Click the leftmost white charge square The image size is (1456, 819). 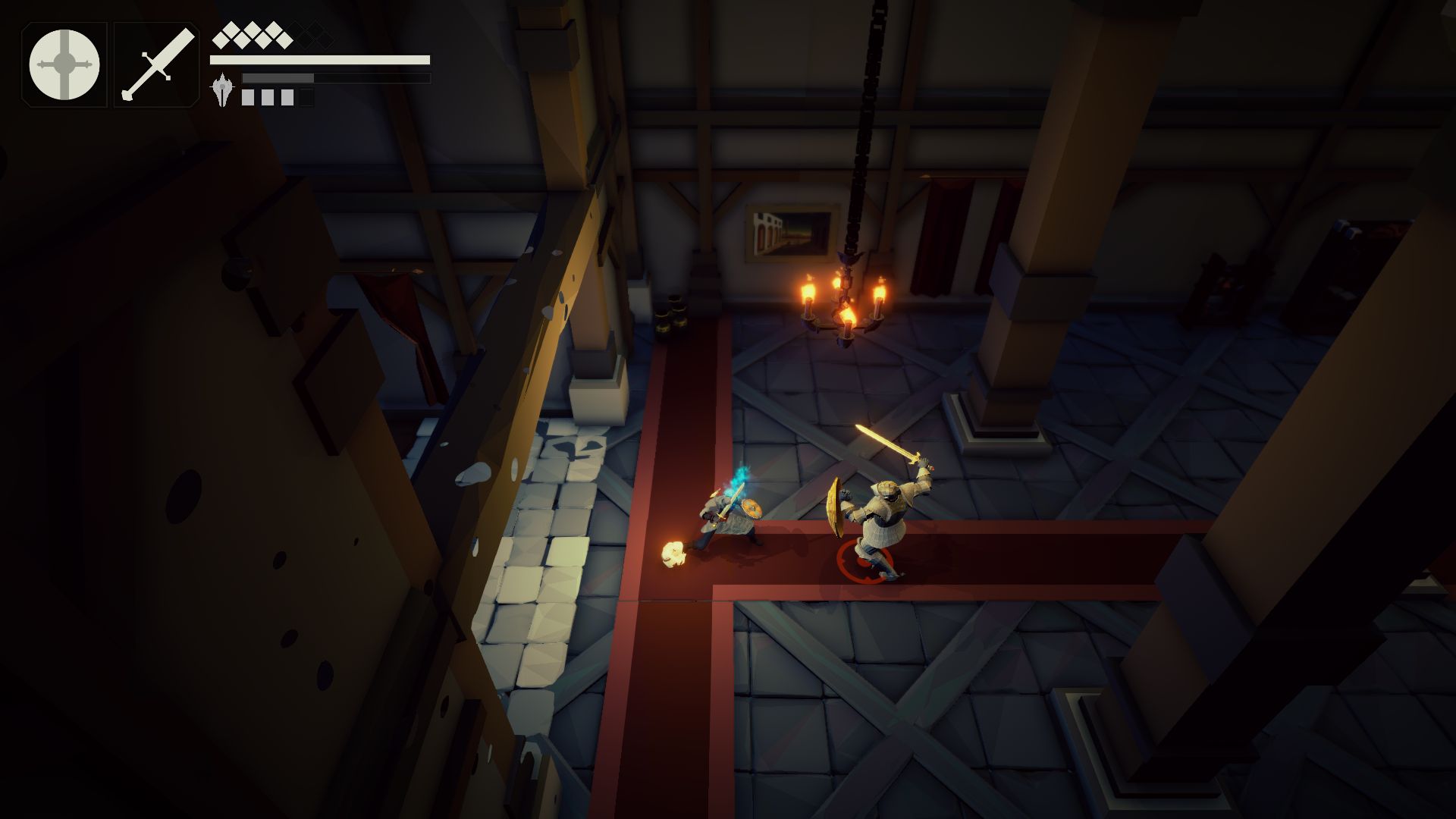pyautogui.click(x=247, y=96)
